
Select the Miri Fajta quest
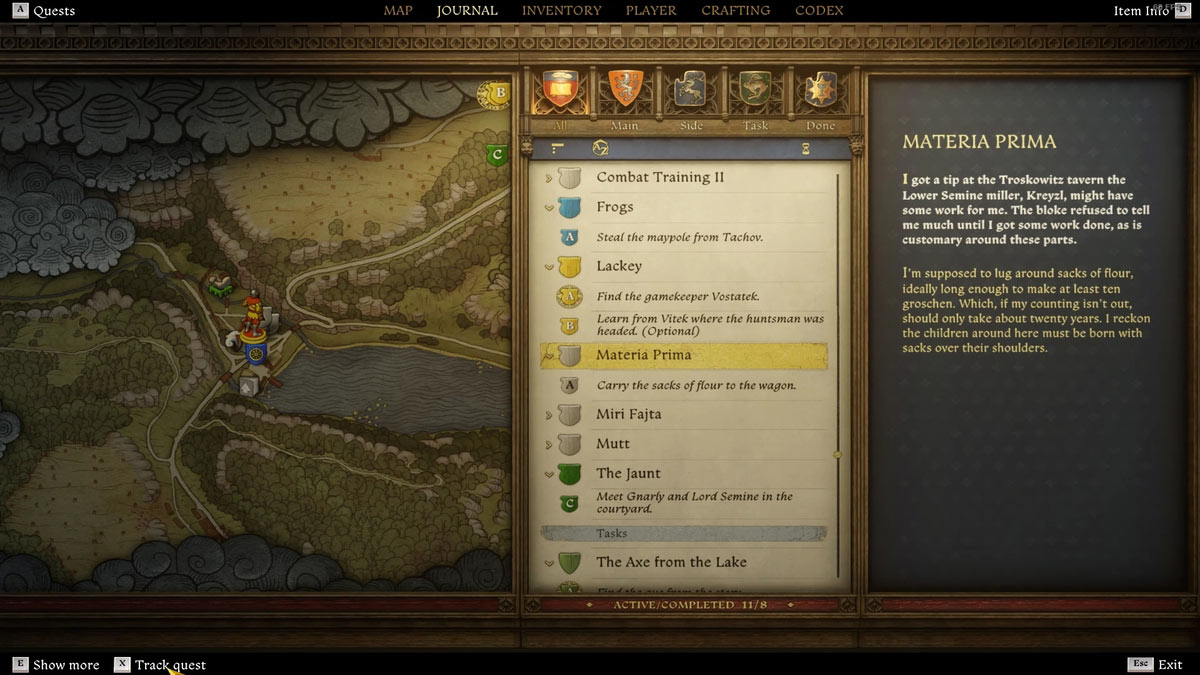click(x=628, y=414)
